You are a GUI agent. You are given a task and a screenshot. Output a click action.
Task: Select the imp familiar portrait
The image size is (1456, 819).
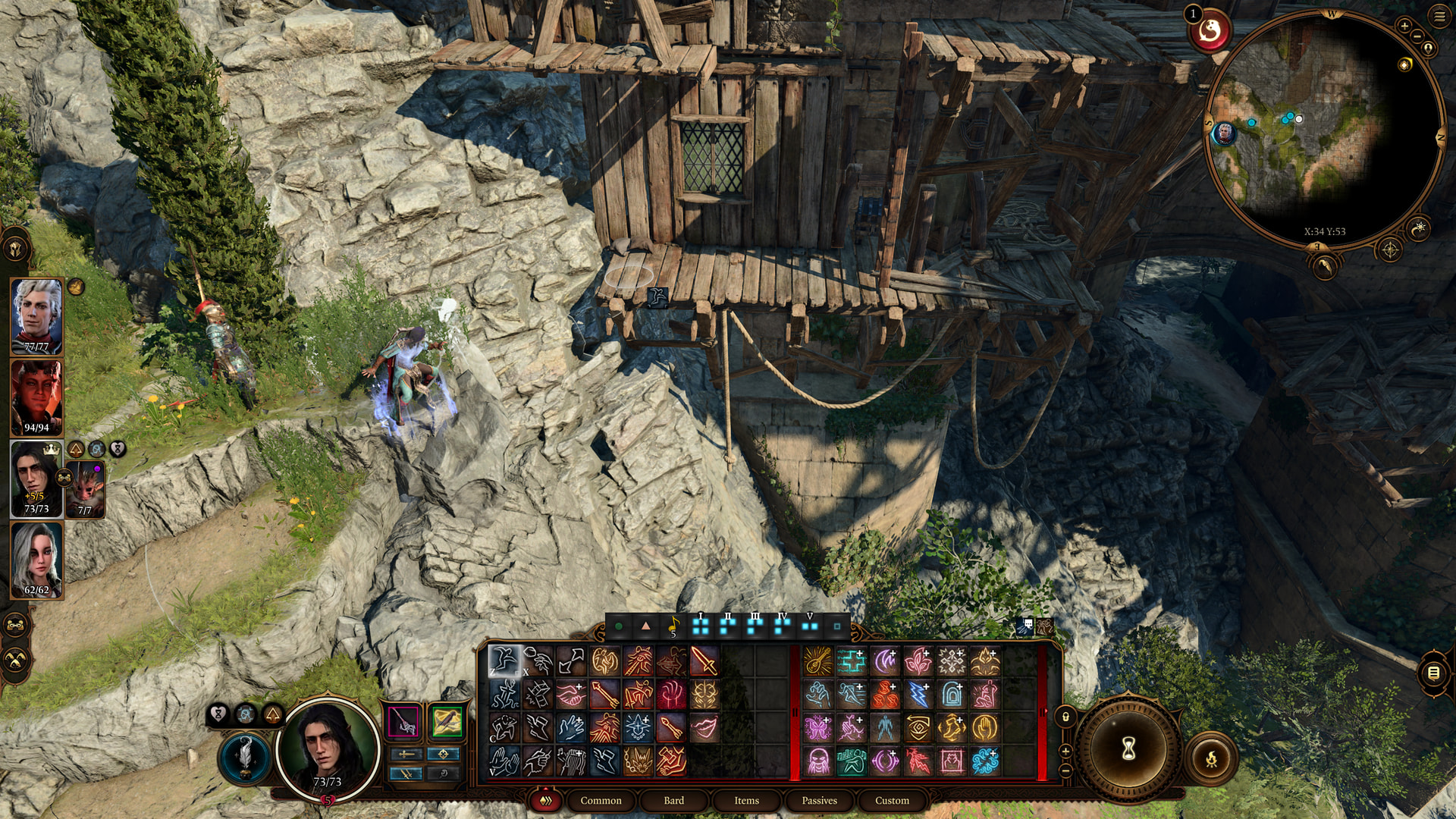85,489
